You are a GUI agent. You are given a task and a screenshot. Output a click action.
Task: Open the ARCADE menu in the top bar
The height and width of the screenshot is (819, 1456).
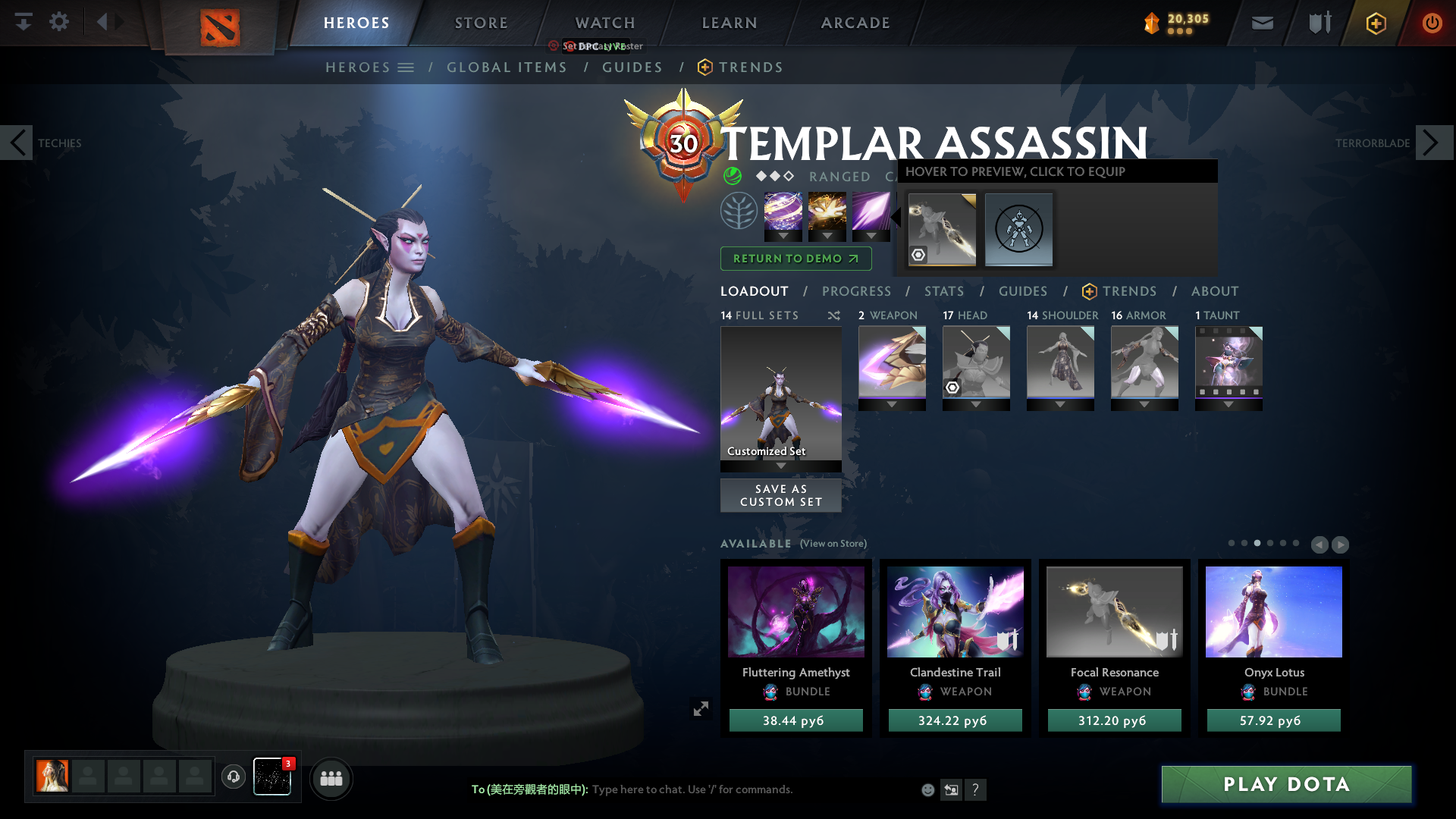coord(855,23)
